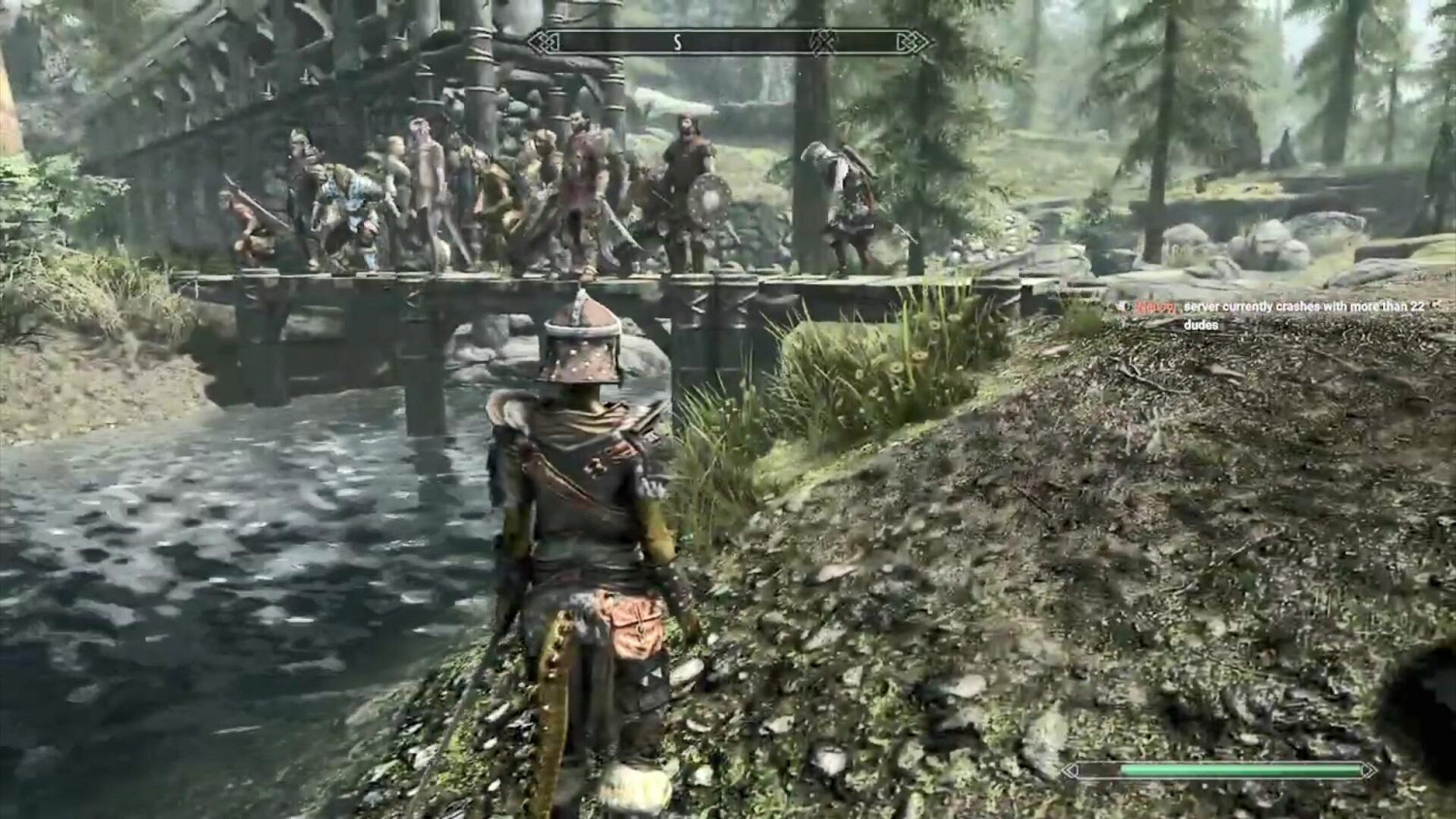The height and width of the screenshot is (819, 1456).
Task: Click the pouch on the player's belt
Action: (x=636, y=626)
